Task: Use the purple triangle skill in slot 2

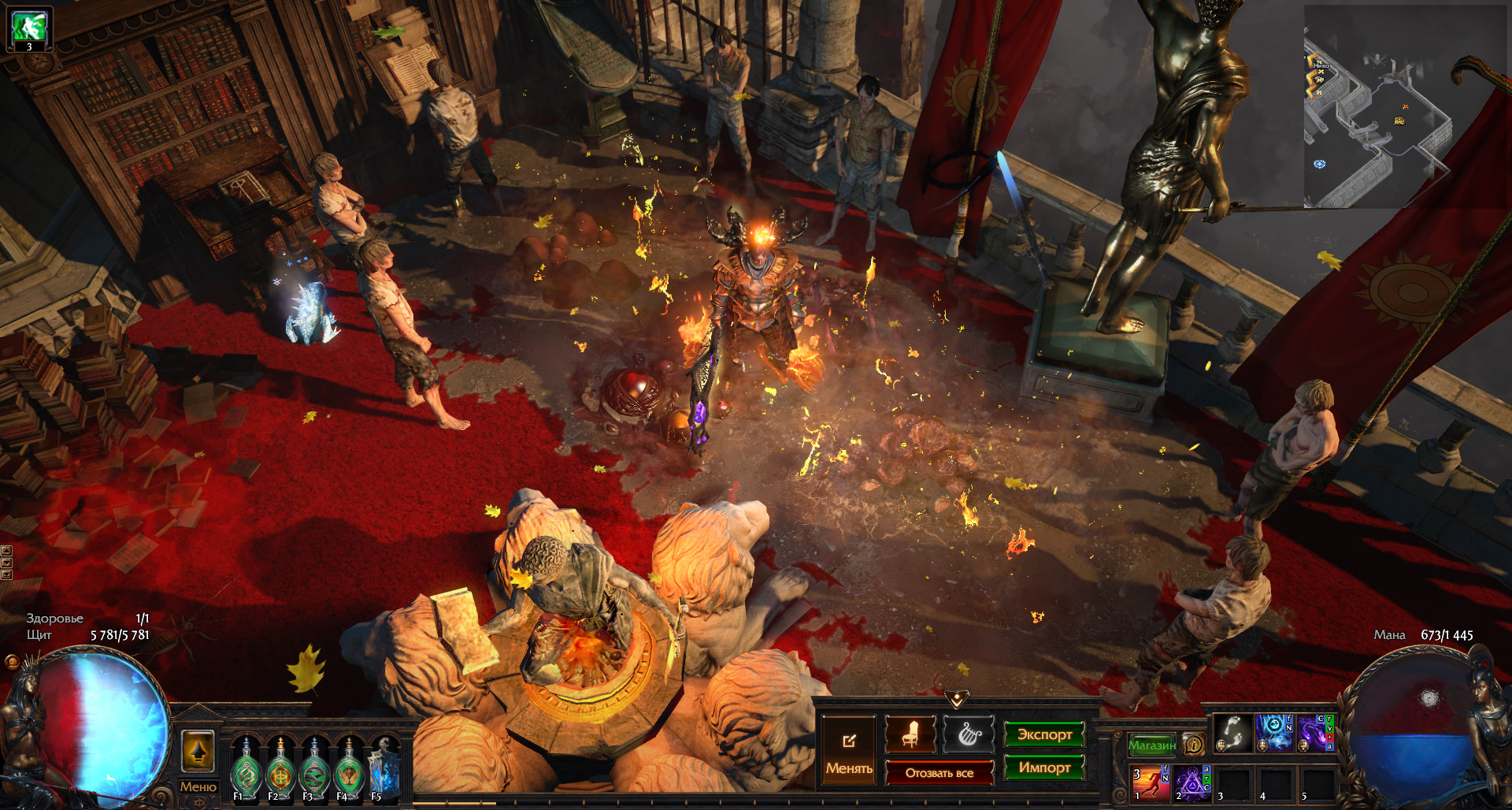Action: point(1191,783)
